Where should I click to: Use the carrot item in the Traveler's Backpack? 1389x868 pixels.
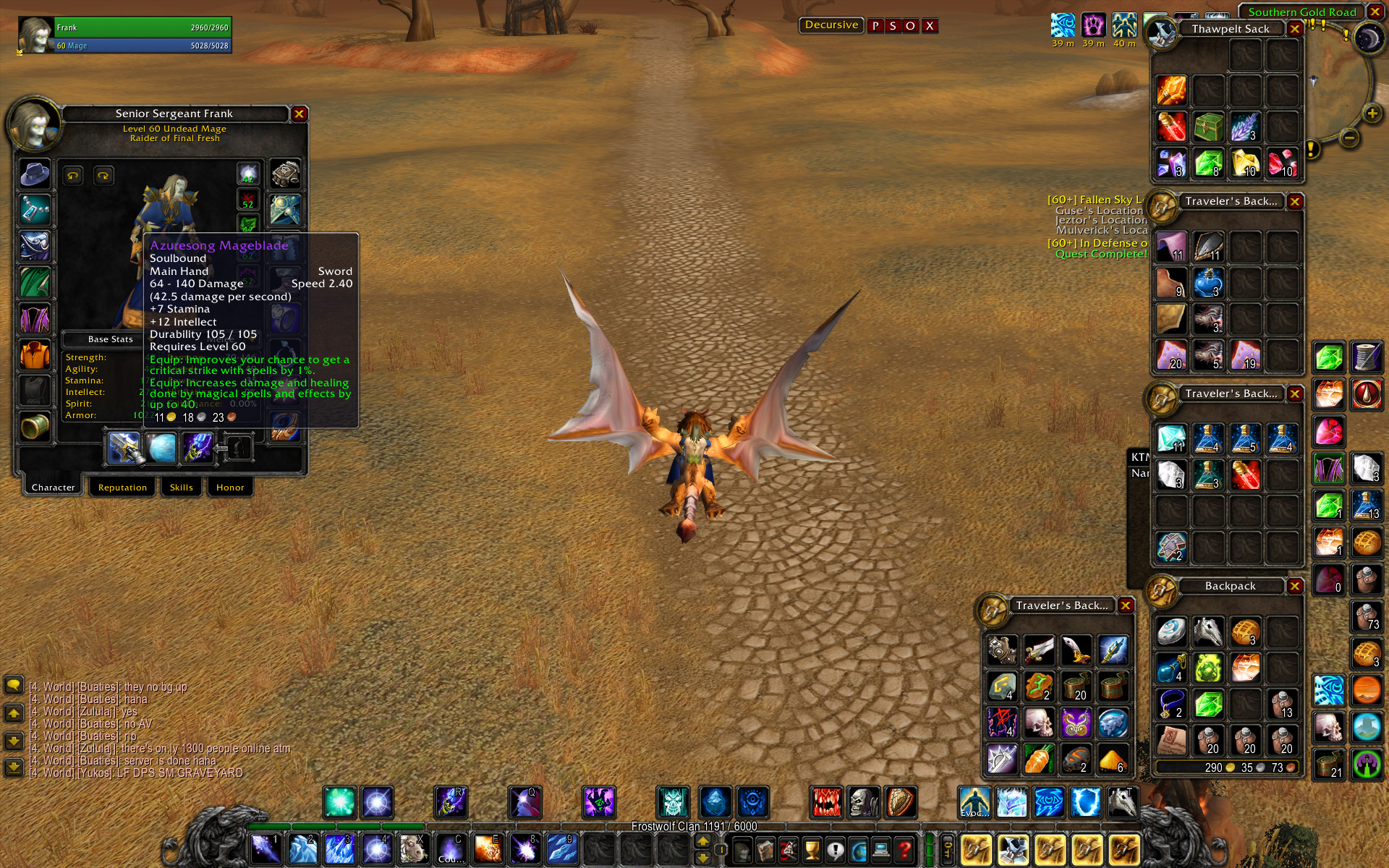point(1039,759)
